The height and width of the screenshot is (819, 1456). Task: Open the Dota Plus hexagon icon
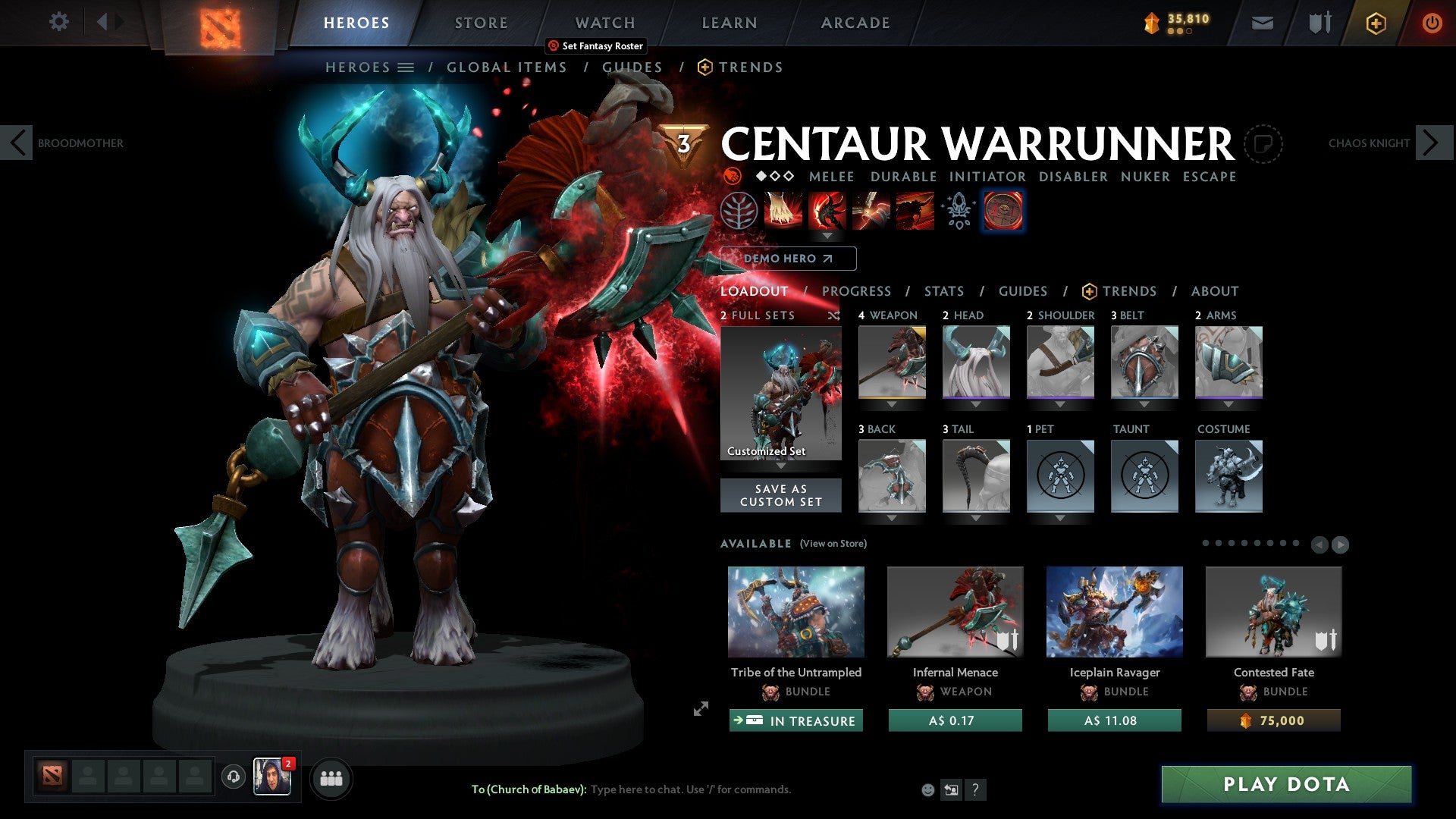coord(1375,23)
